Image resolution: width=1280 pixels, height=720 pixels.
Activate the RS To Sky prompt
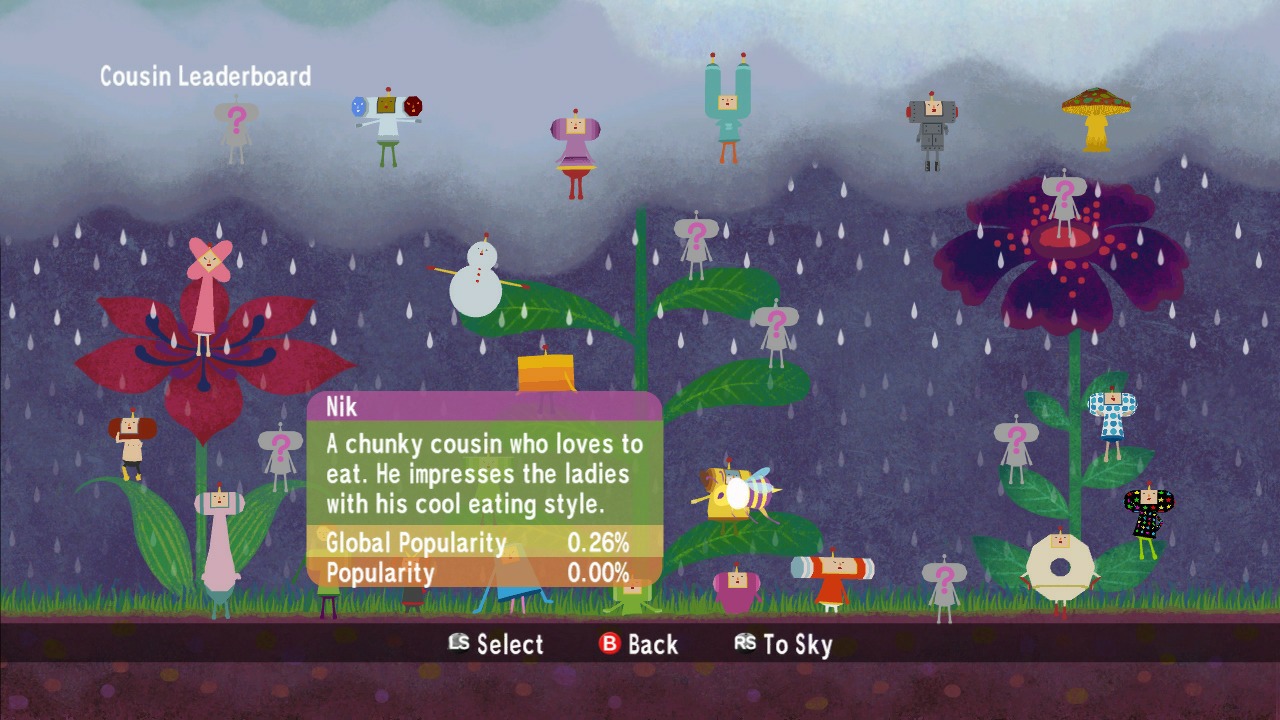pyautogui.click(x=786, y=645)
